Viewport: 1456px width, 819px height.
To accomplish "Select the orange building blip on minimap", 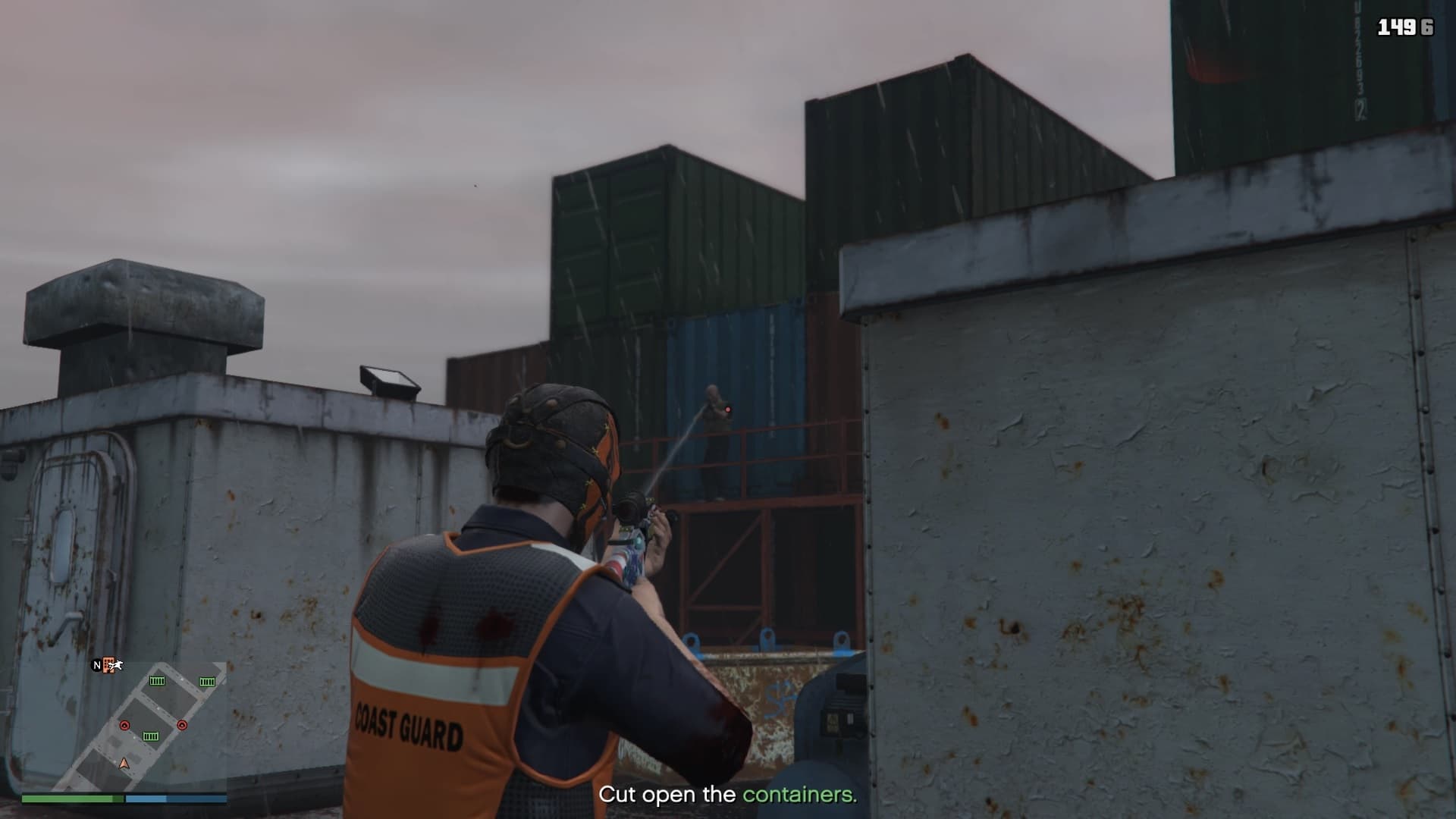I will pyautogui.click(x=108, y=665).
